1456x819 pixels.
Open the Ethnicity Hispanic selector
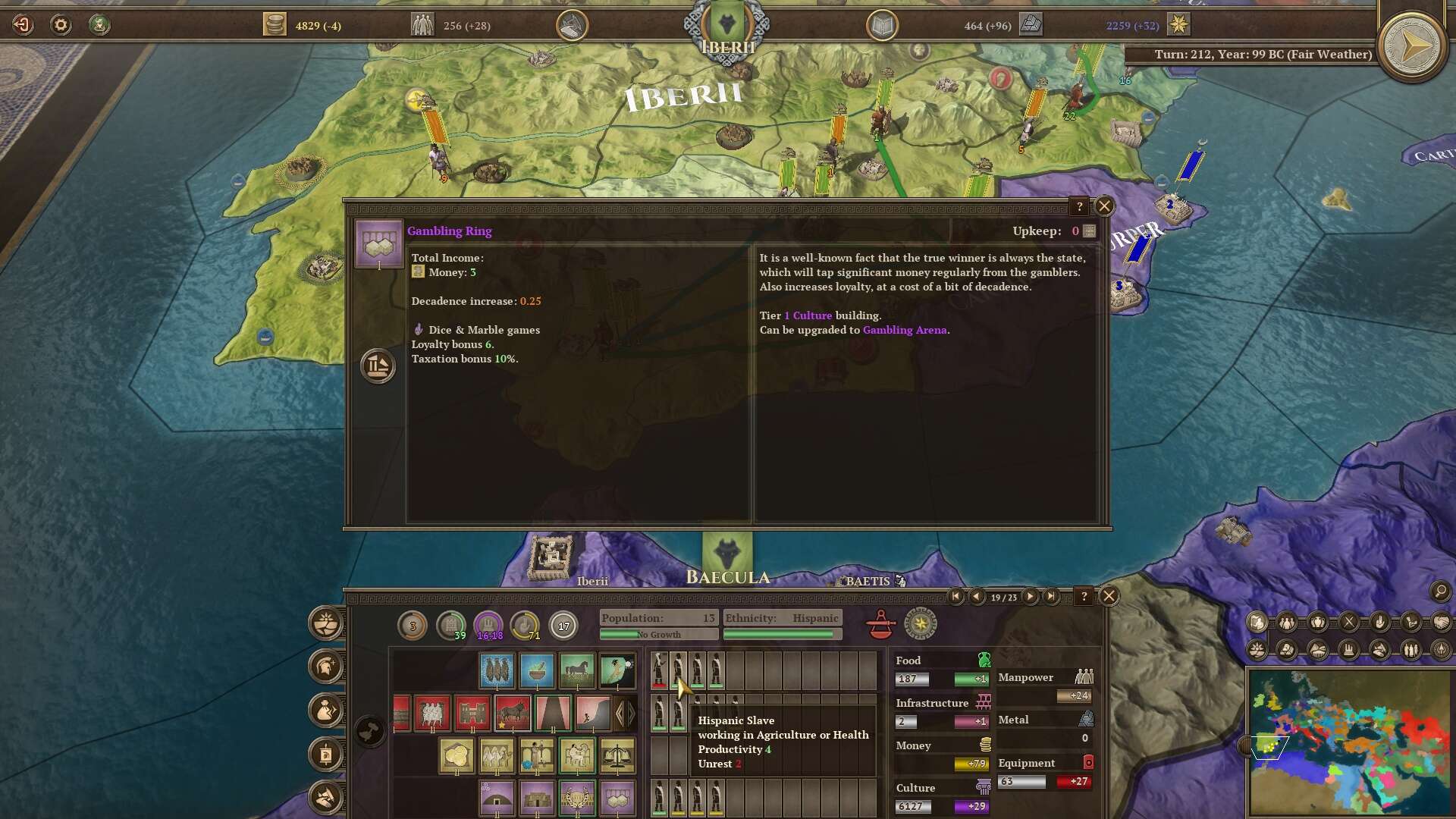(x=783, y=618)
